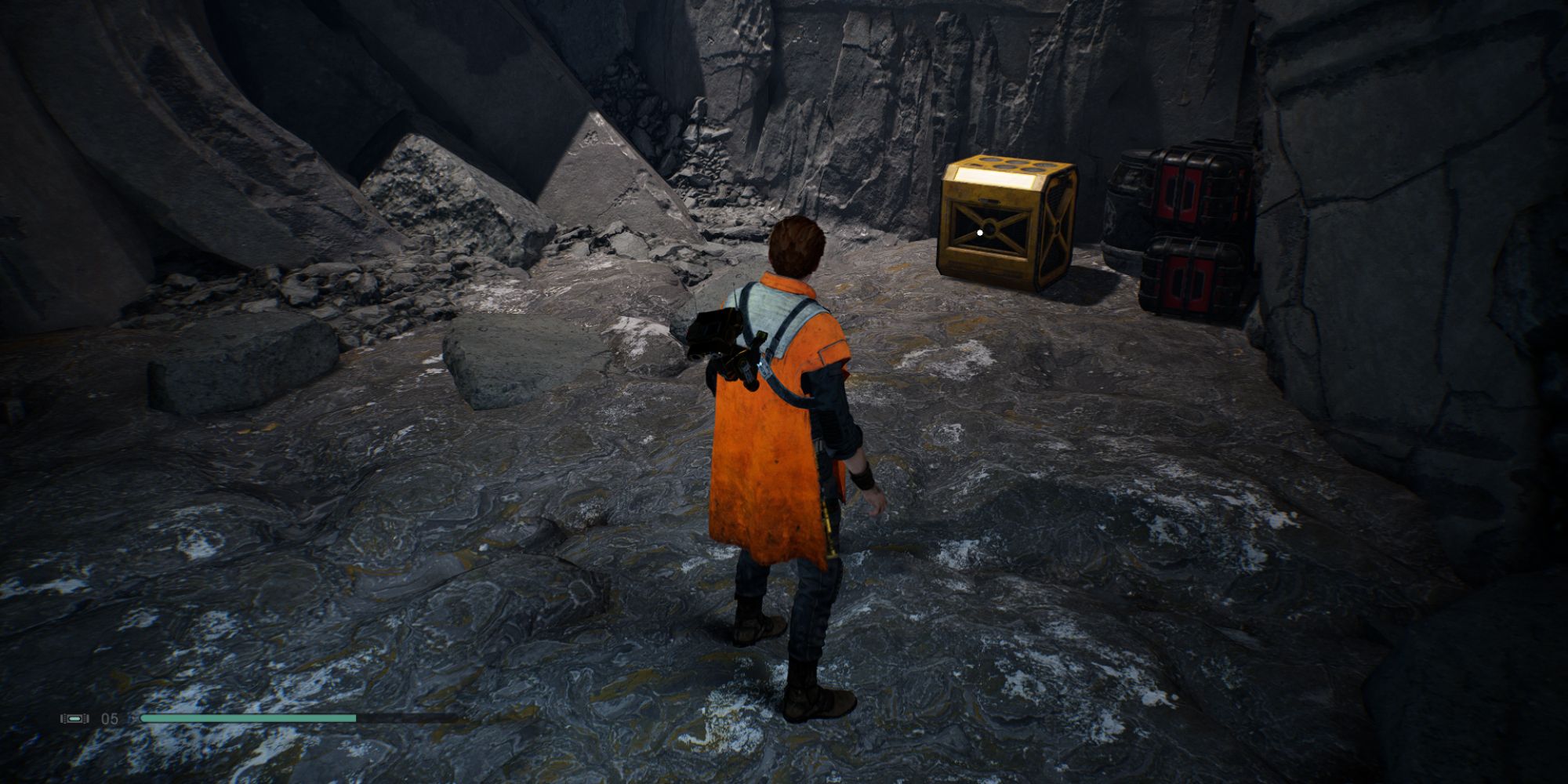Click the lightsaber hilt at Cal's hip
This screenshot has height=784, width=1568.
click(829, 527)
